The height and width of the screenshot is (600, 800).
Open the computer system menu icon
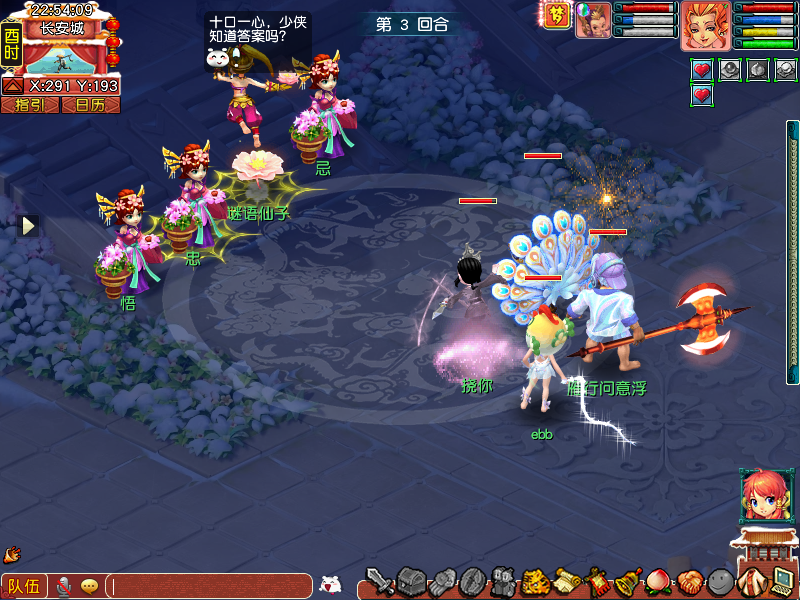pos(782,581)
